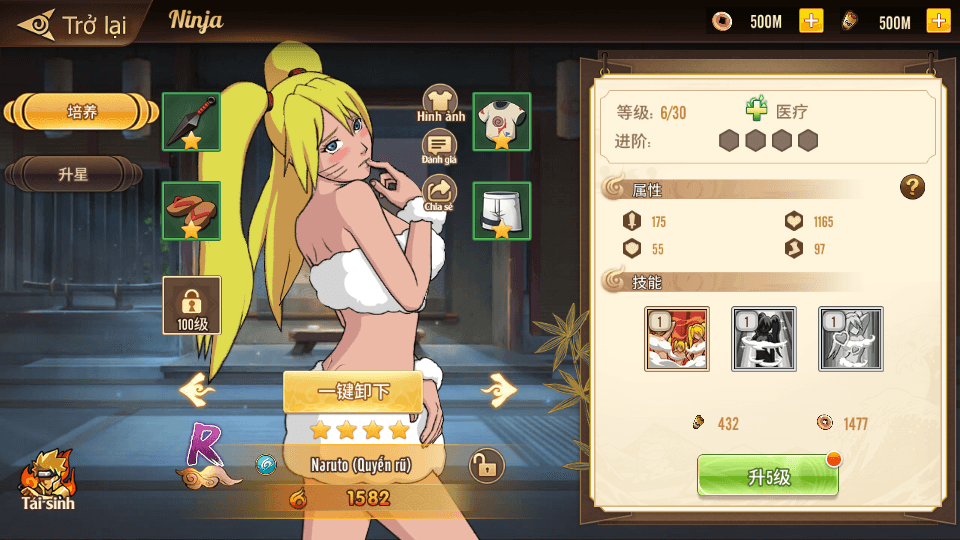Screen dimensions: 960x540
Task: Open the Hình ảnh costume option
Action: [440, 101]
